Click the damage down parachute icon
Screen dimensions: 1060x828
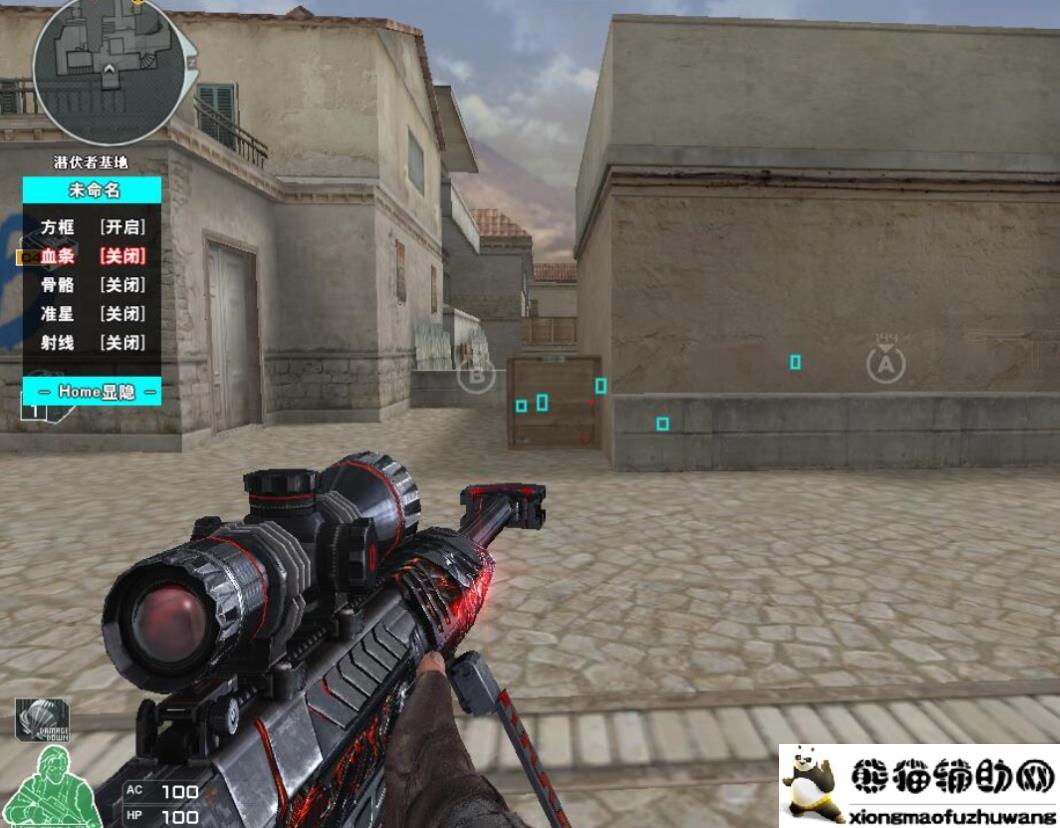pyautogui.click(x=42, y=719)
